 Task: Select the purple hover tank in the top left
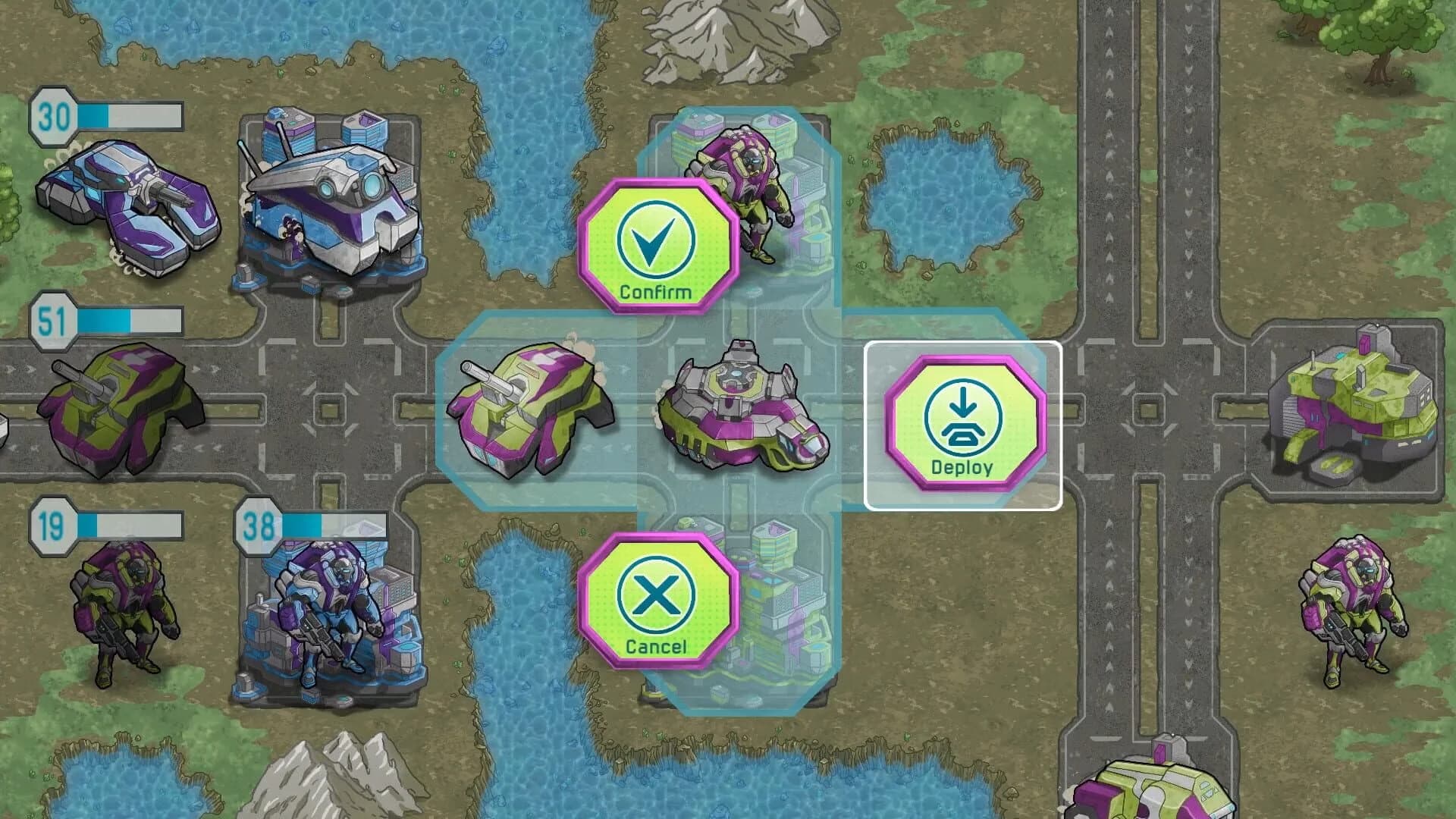[133, 205]
